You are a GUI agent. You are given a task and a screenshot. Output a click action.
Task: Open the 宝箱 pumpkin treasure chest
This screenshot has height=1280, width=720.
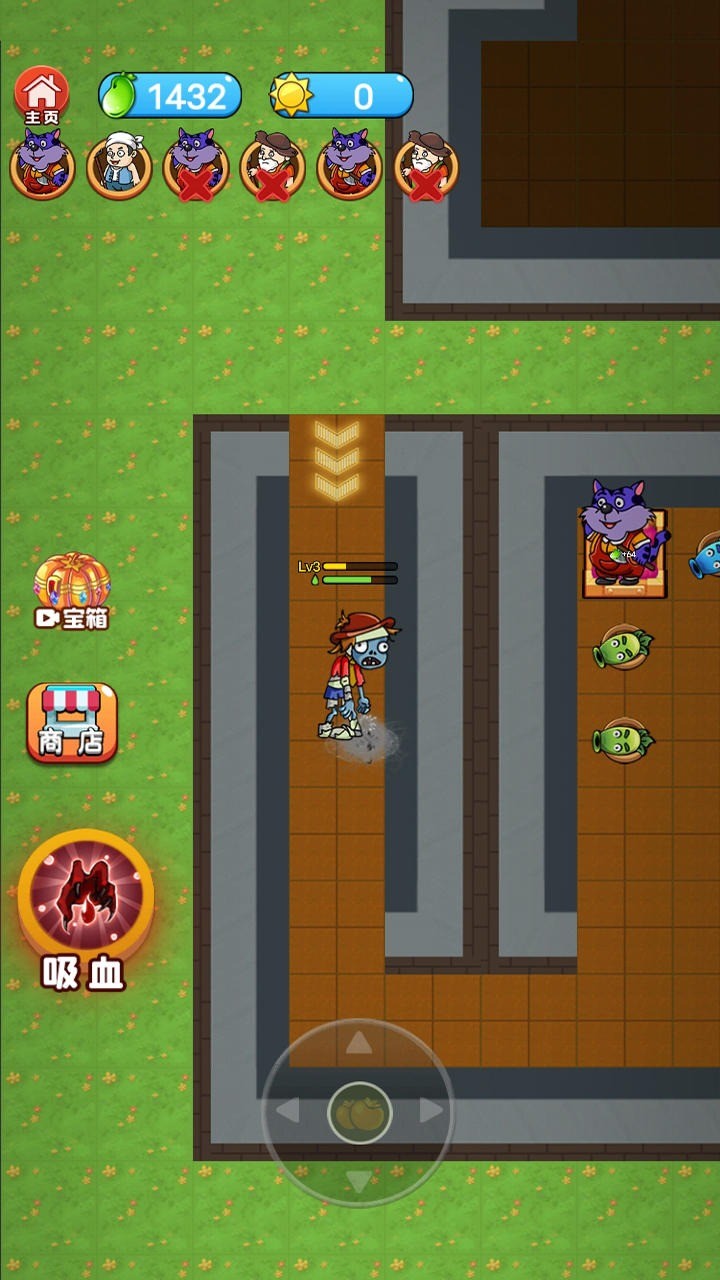72,590
